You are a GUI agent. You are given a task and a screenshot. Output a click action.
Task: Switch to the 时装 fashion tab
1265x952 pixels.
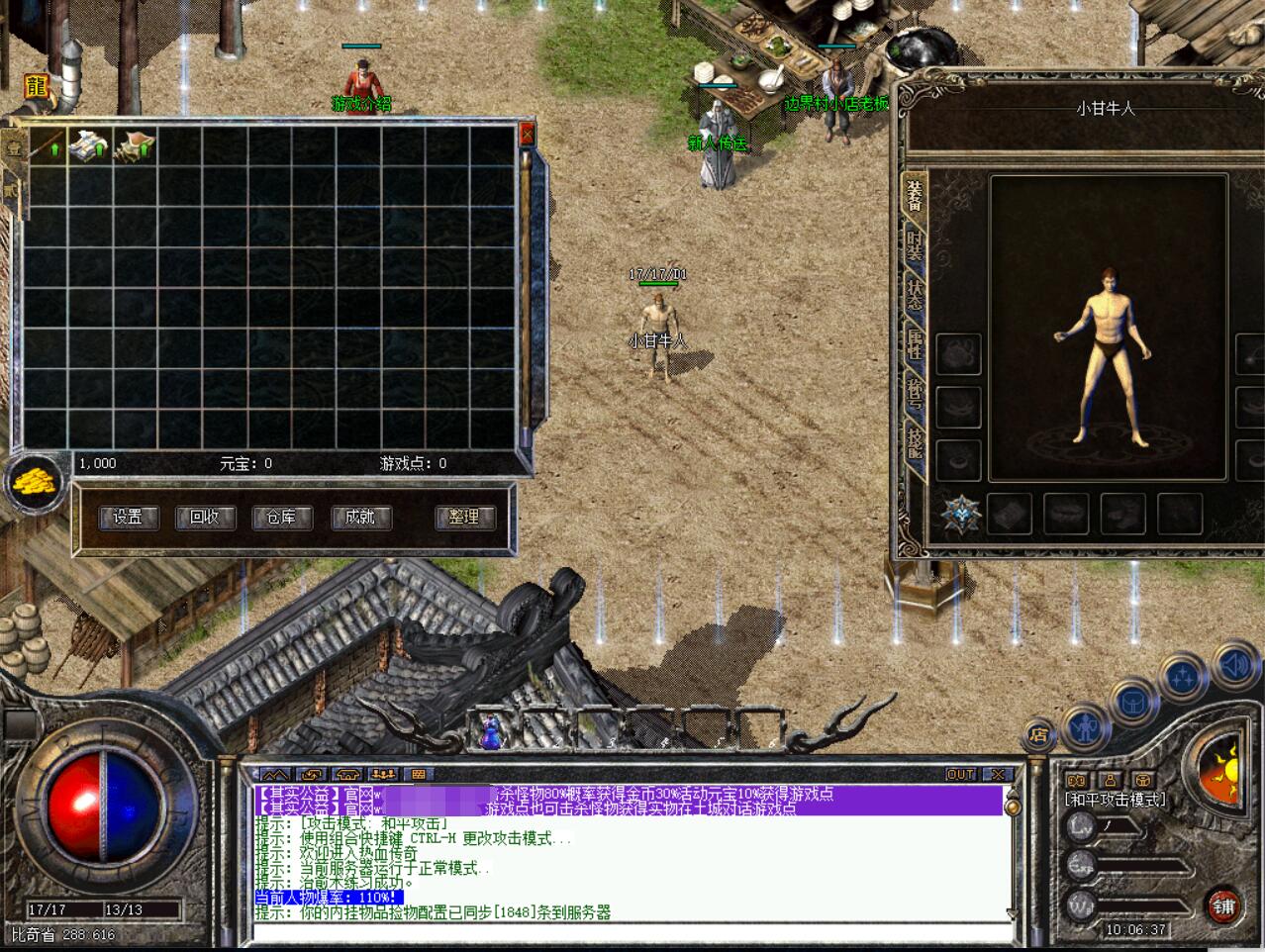click(x=914, y=243)
